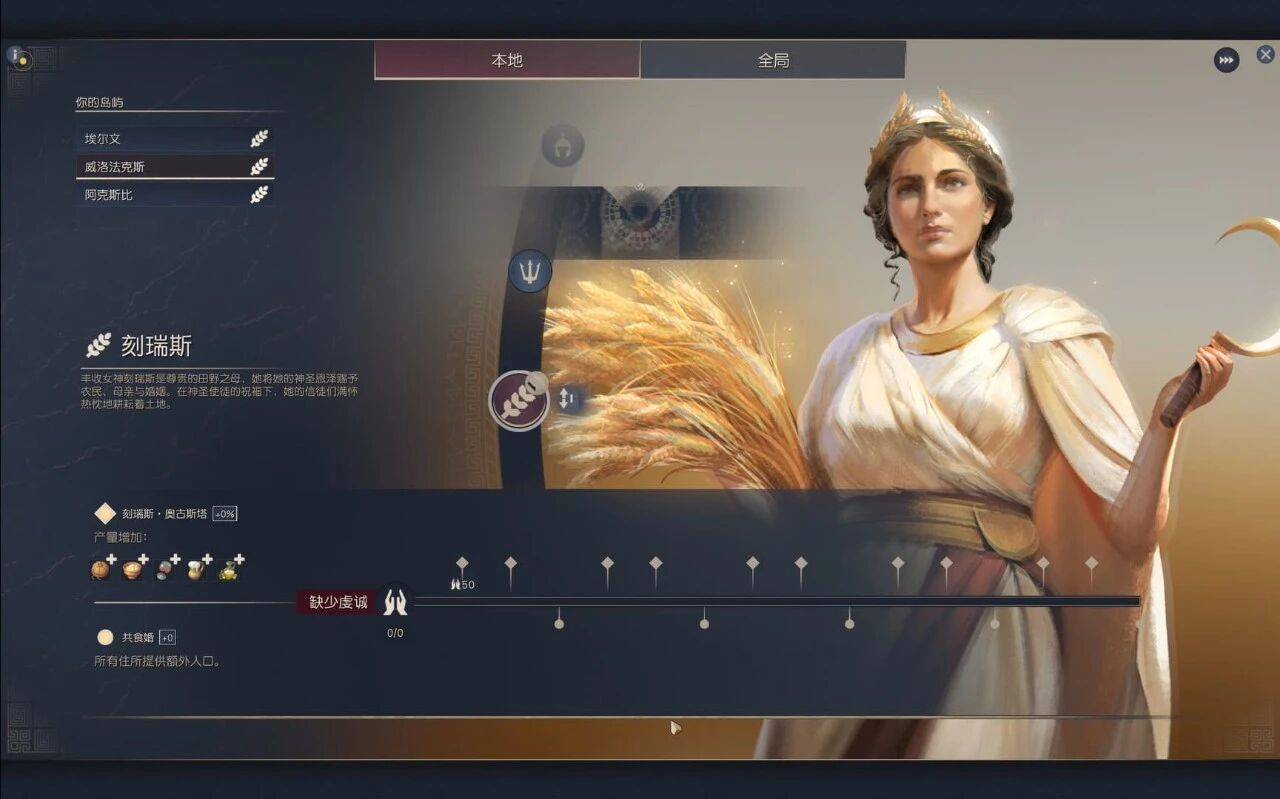
Task: Click the +0% badge next to 刻瑞斯·奥古斯塔
Action: (x=225, y=513)
